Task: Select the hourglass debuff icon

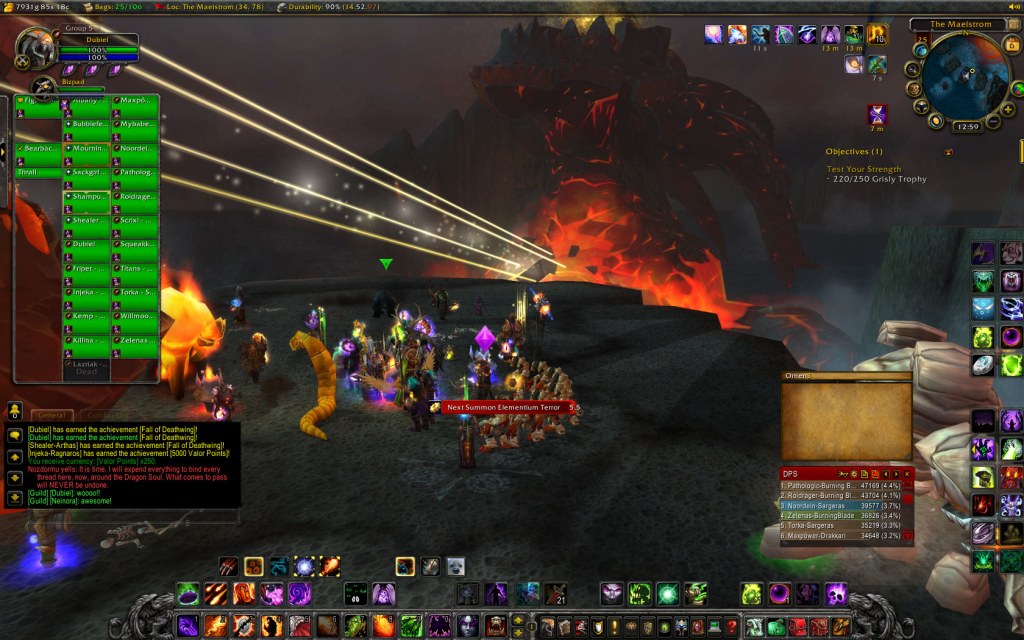Action: point(877,114)
